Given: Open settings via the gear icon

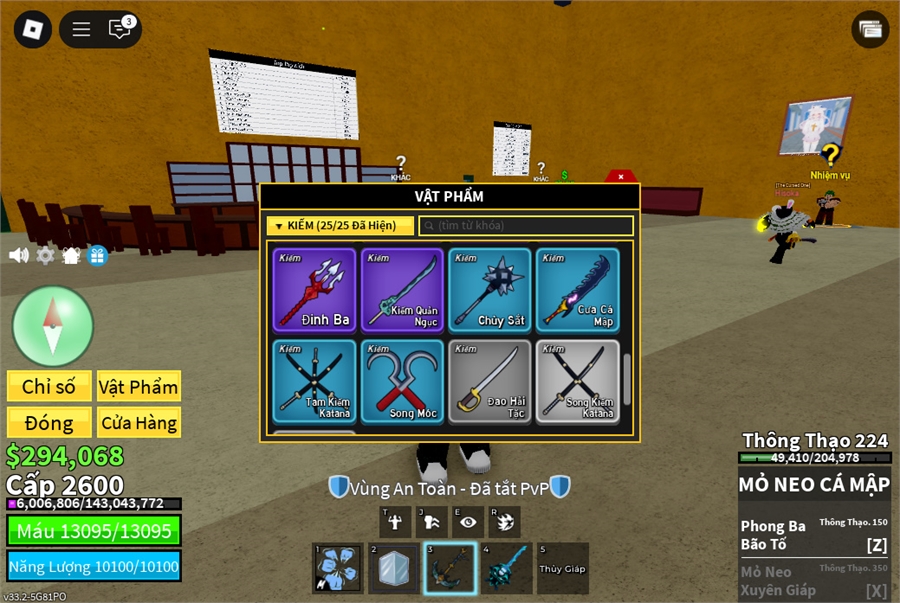Looking at the screenshot, I should click(x=45, y=255).
